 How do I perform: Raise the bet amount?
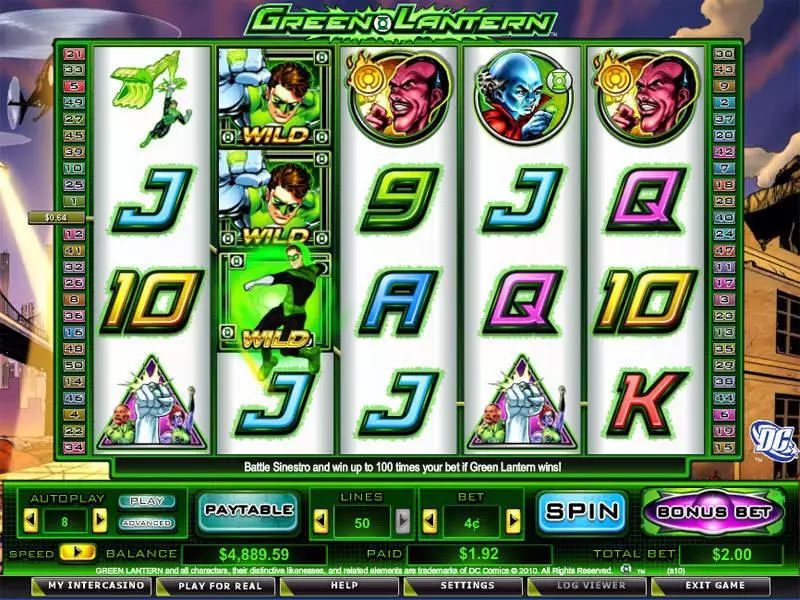pos(513,520)
